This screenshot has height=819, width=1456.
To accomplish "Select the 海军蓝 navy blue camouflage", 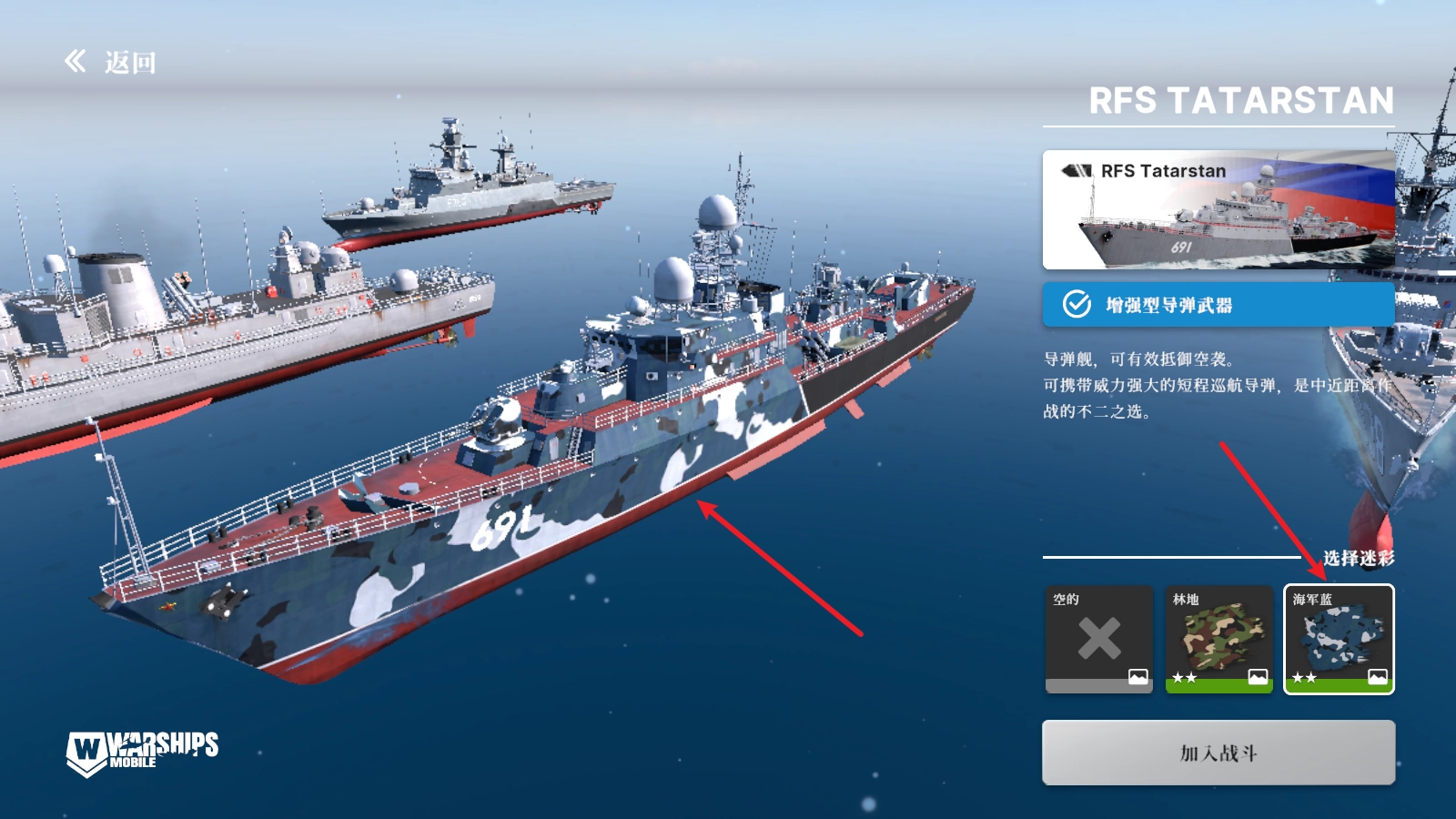I will click(x=1339, y=639).
